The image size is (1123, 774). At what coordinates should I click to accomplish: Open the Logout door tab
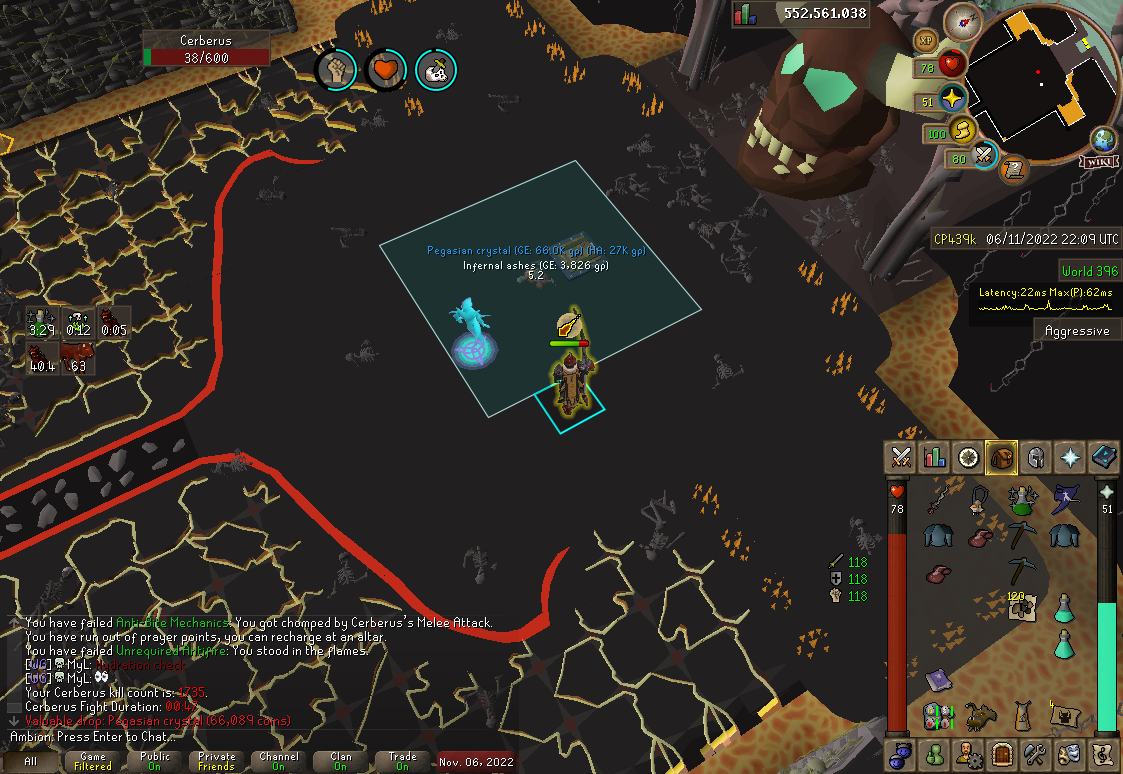point(1002,753)
